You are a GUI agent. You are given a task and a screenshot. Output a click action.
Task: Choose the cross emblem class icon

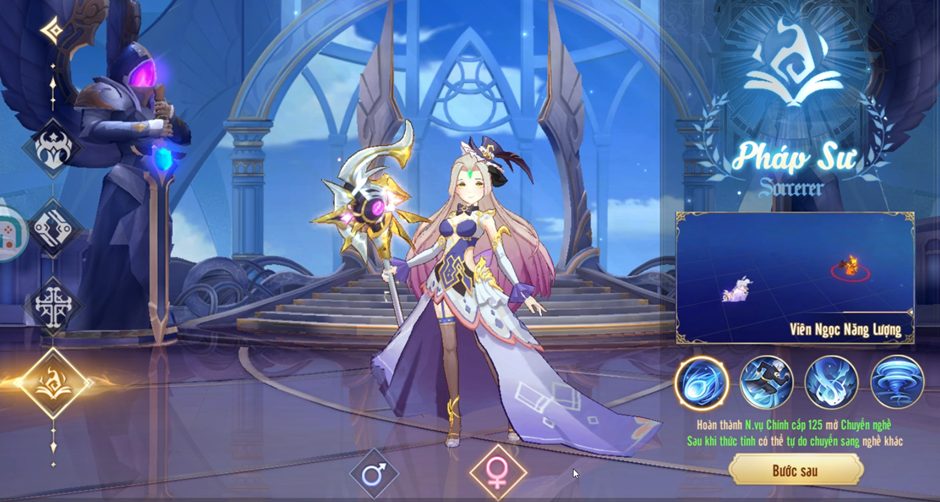[x=52, y=303]
